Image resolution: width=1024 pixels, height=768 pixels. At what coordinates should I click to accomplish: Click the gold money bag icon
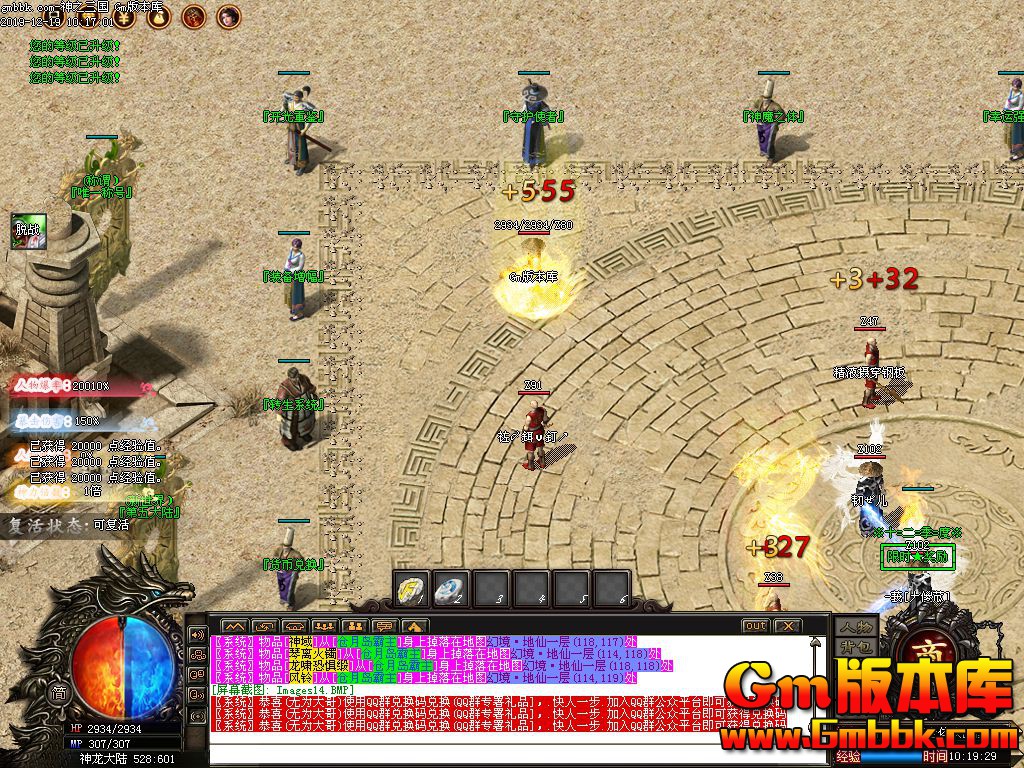(x=160, y=15)
